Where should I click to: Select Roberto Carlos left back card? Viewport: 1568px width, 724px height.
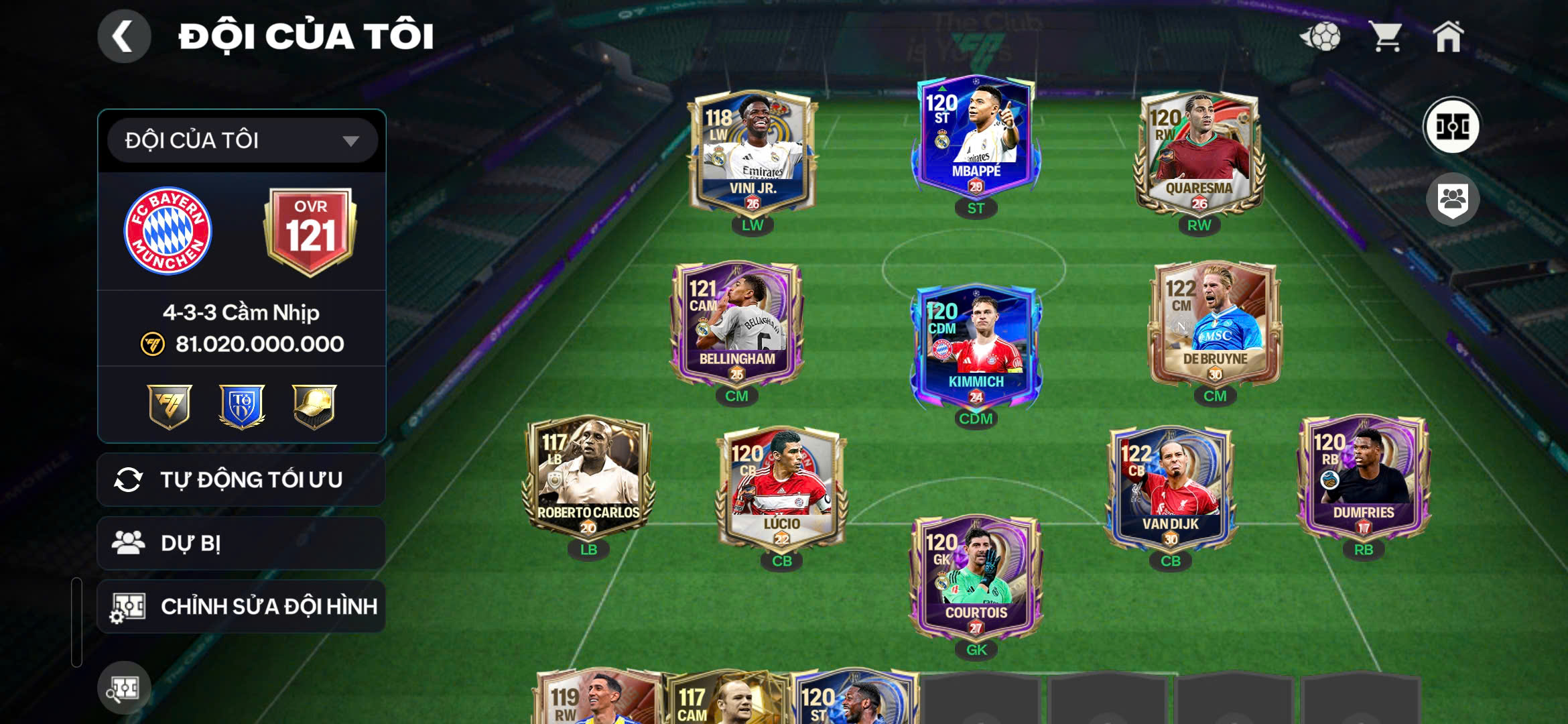tap(588, 477)
